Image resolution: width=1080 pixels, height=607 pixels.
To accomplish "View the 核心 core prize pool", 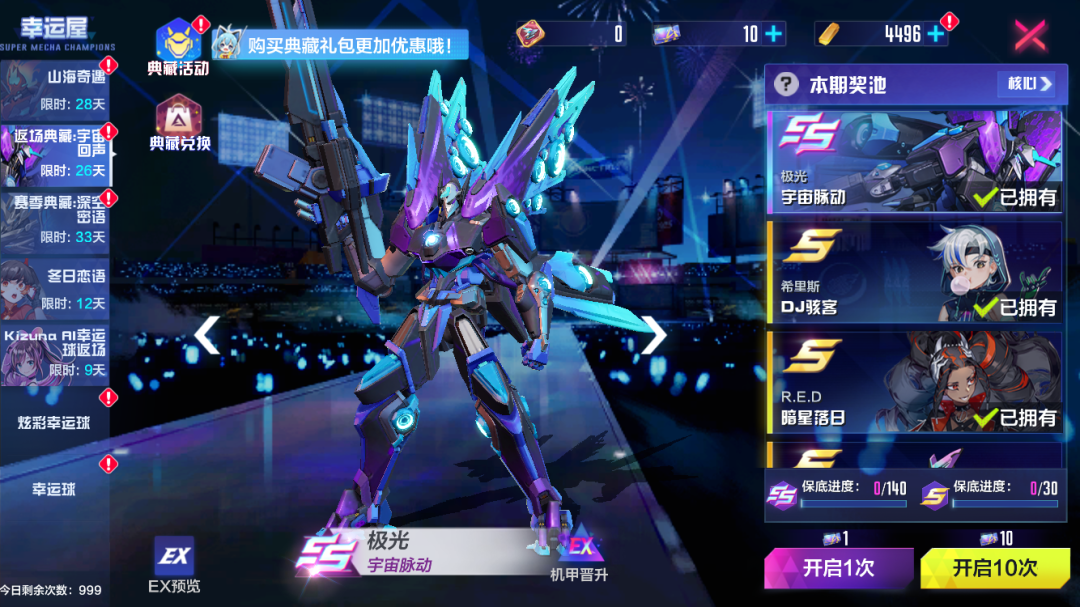I will 1025,84.
